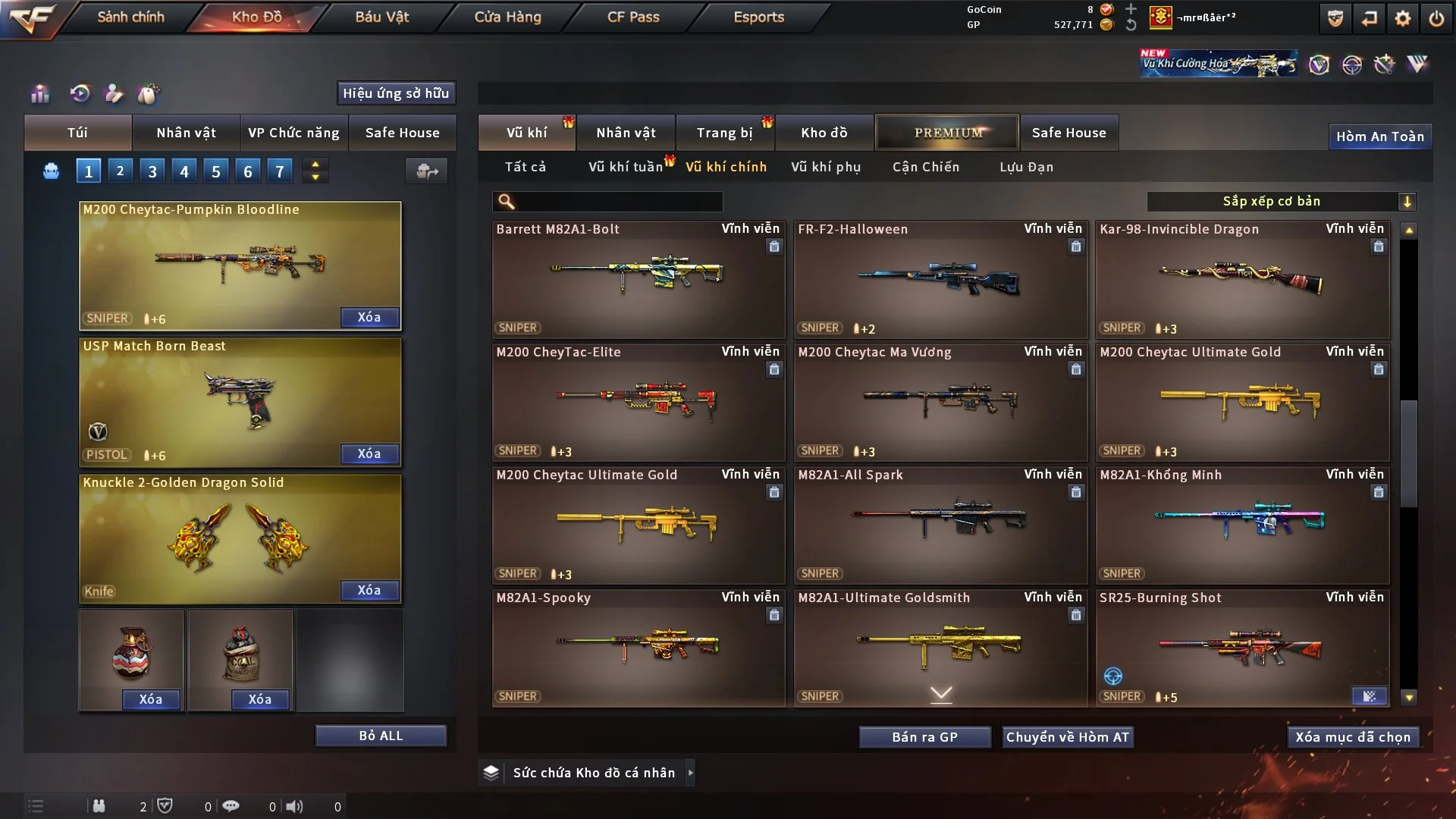Open the Hòm An Toàn safe box

(1379, 136)
